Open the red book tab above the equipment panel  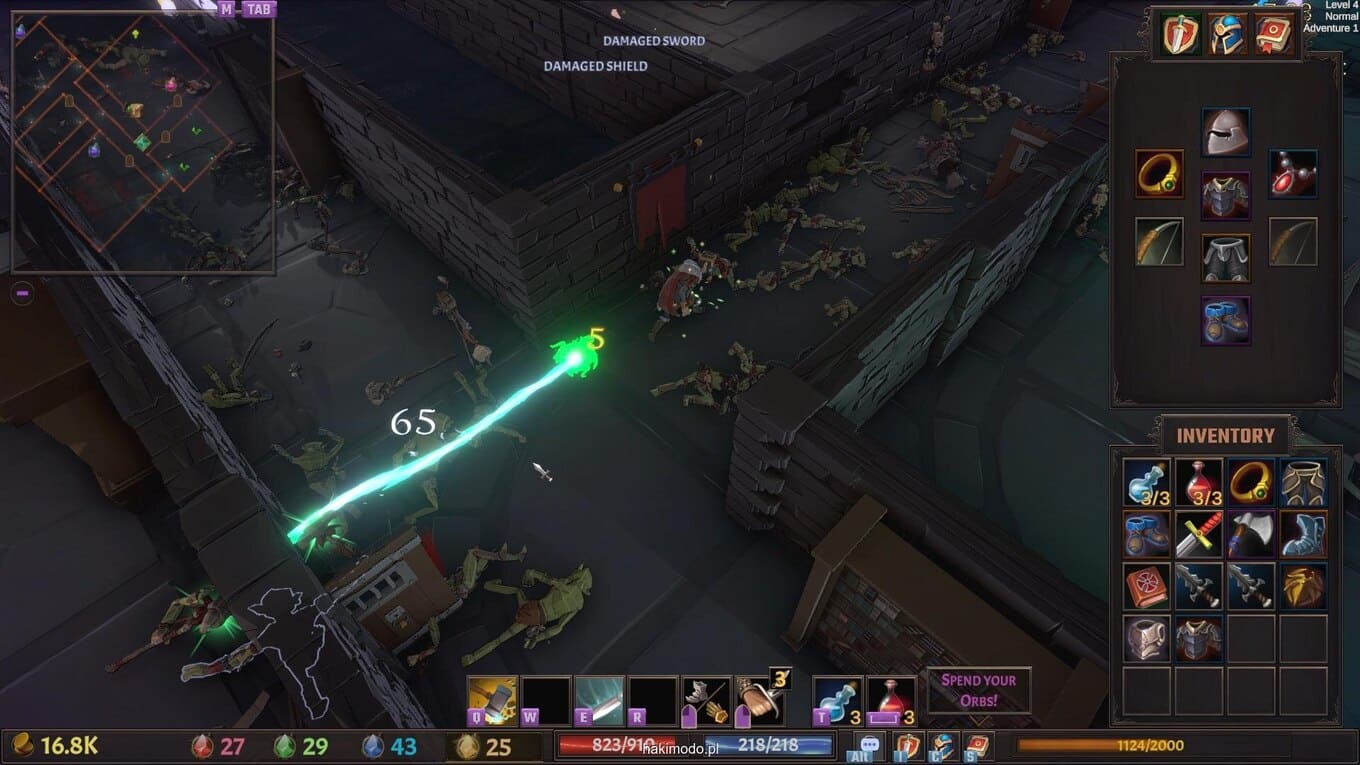point(1273,35)
